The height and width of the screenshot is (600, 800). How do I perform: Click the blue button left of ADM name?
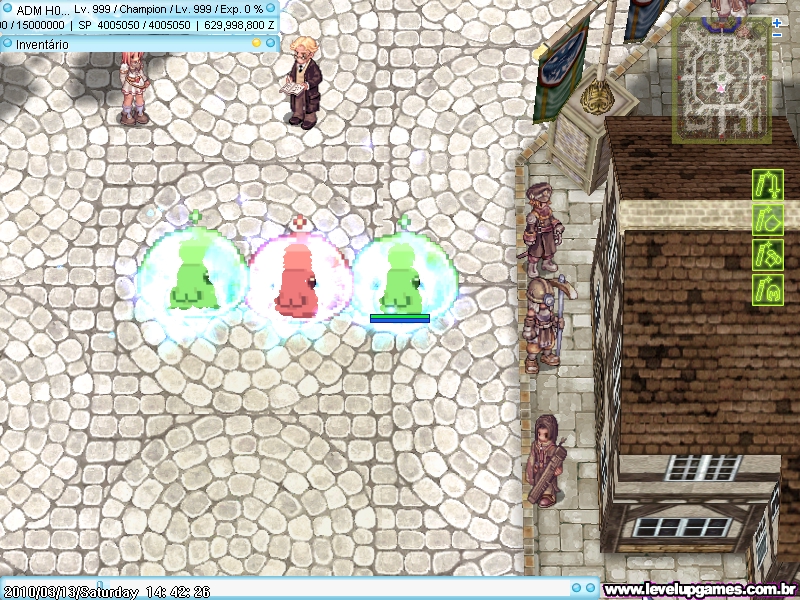click(7, 8)
